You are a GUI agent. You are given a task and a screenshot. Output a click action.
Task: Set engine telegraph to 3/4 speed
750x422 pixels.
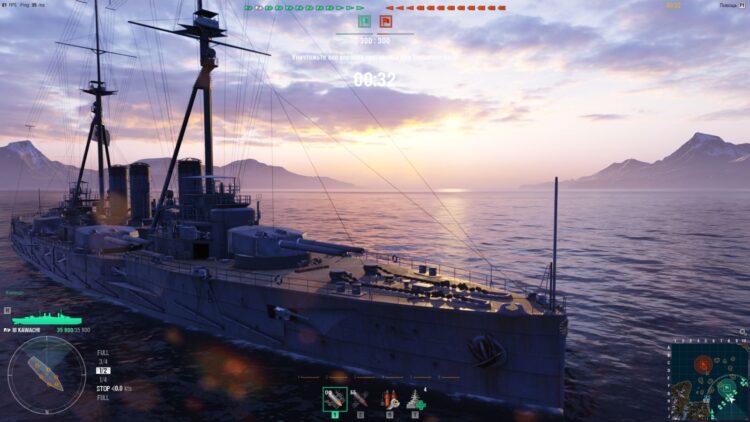[x=102, y=361]
